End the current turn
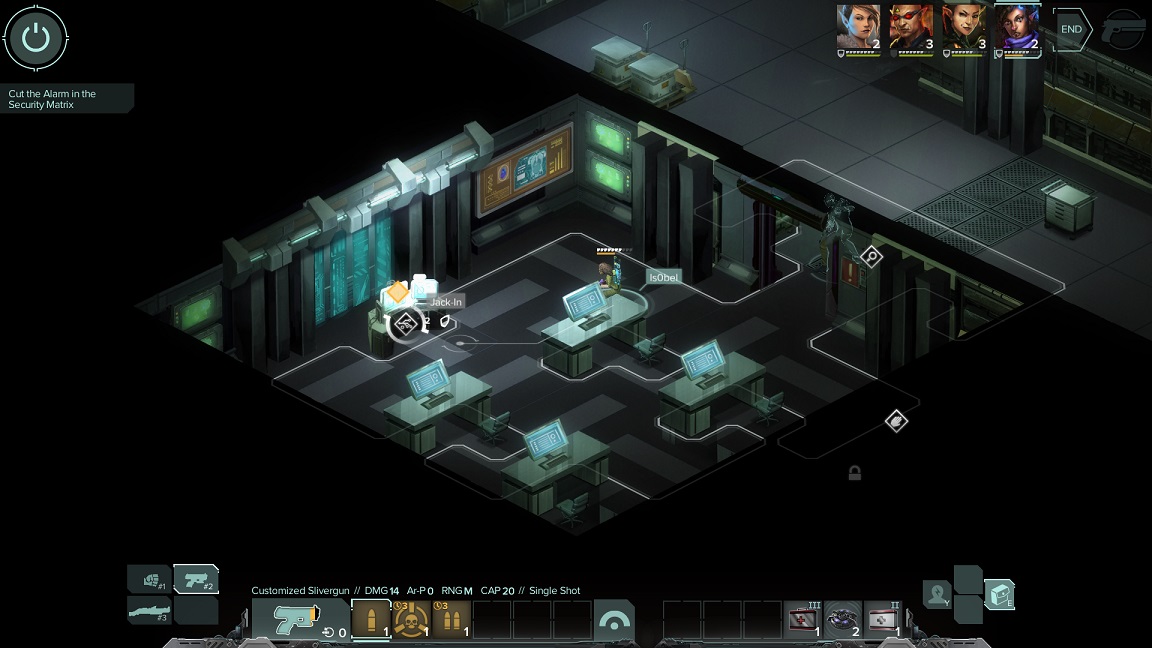1152x648 pixels. [x=1071, y=30]
